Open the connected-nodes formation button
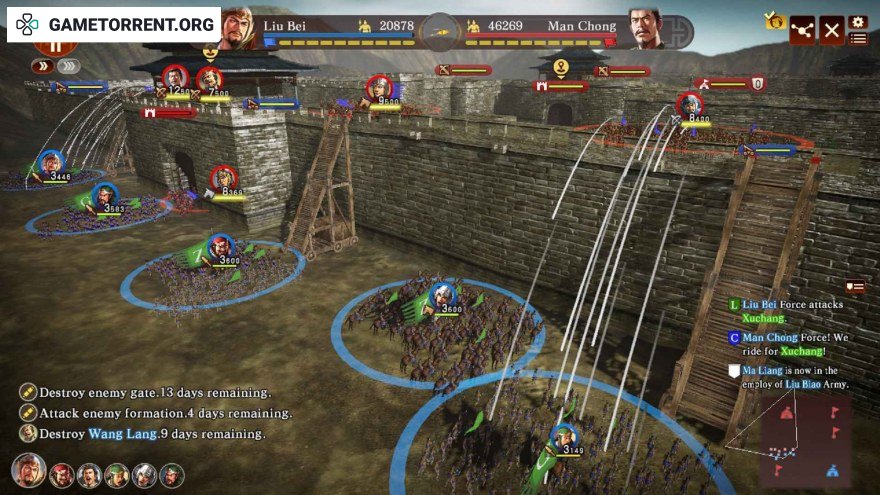Image resolution: width=880 pixels, height=495 pixels. pyautogui.click(x=802, y=30)
